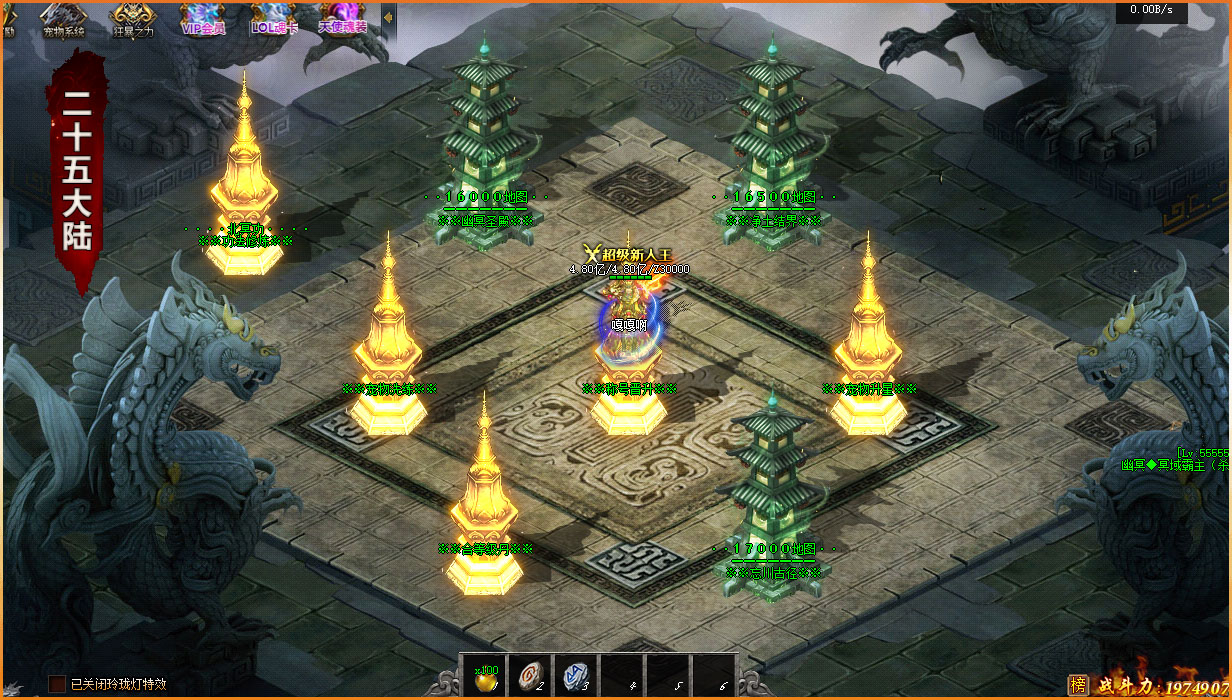Toggle the 已关闭玲珑灯特效 checkbox

pyautogui.click(x=57, y=684)
